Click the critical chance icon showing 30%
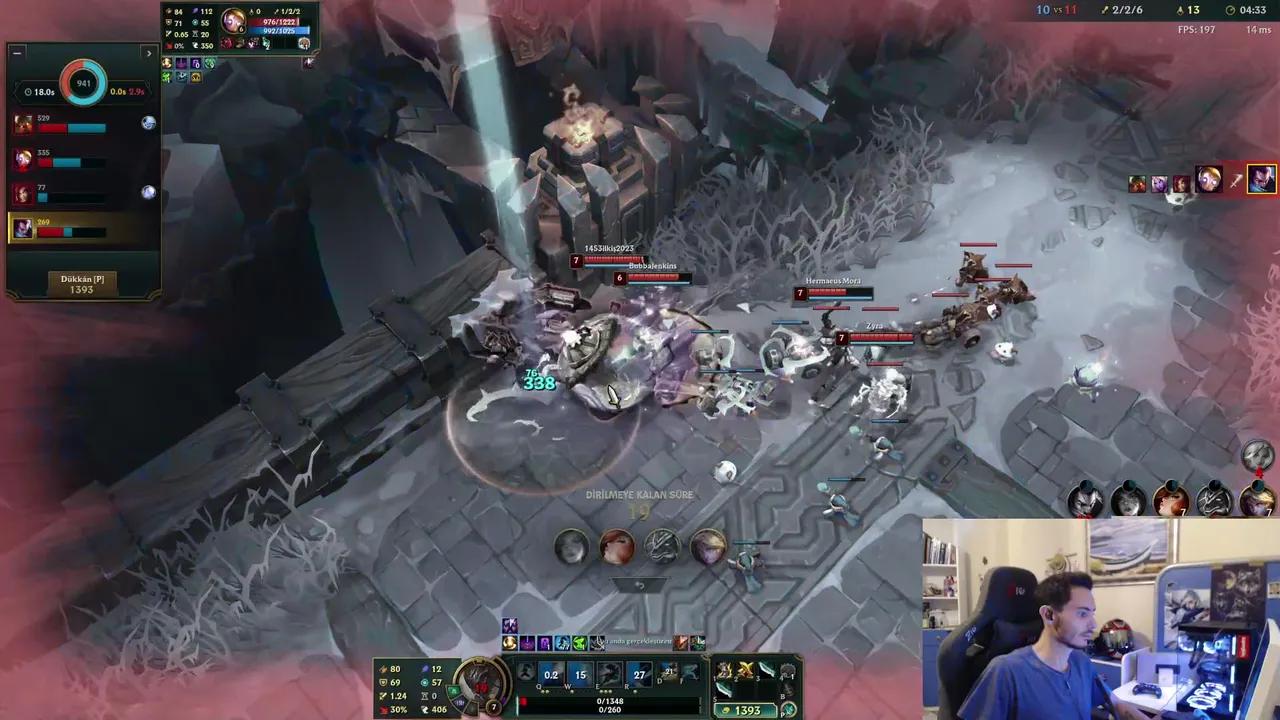The width and height of the screenshot is (1280, 720). 382,711
